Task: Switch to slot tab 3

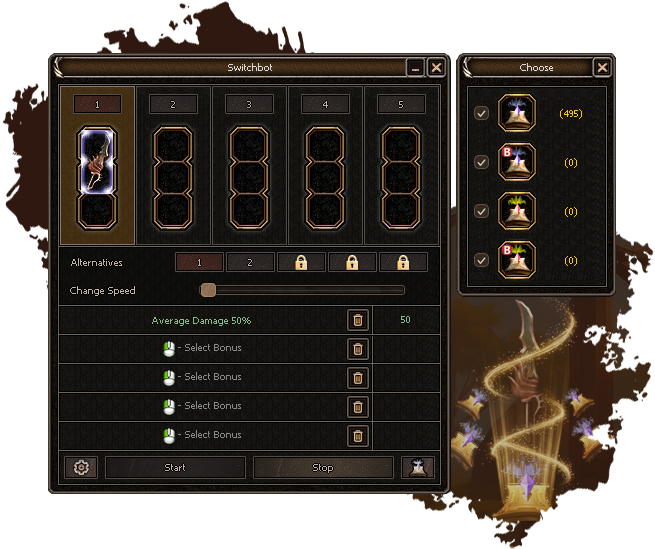Action: pos(249,104)
